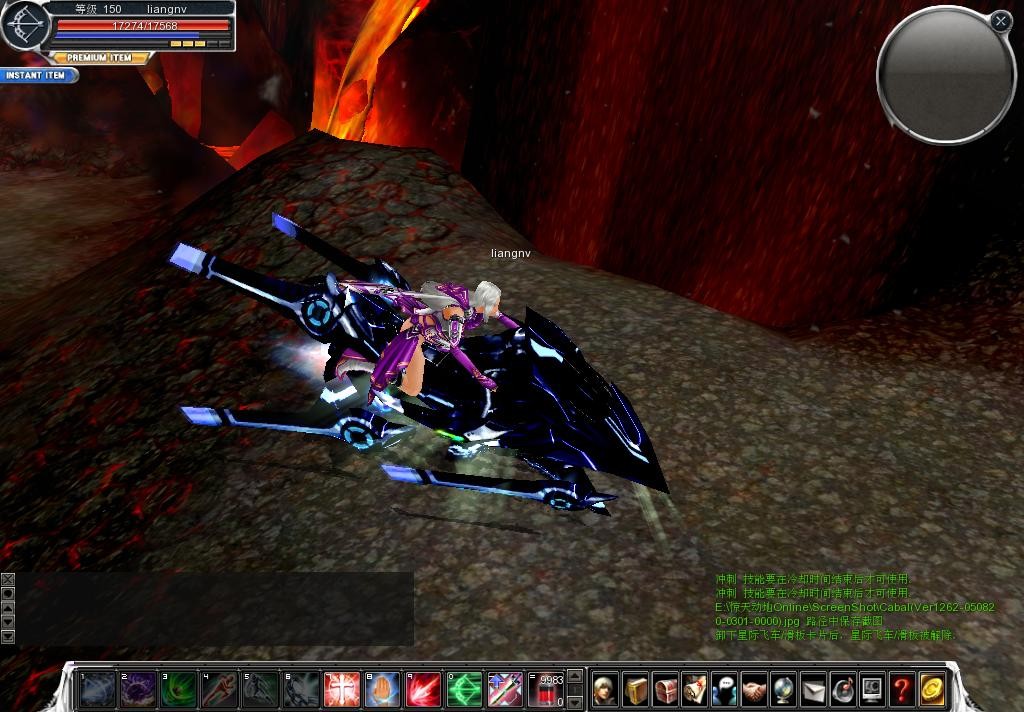
Task: Open the gold coin cash shop icon
Action: click(x=932, y=689)
